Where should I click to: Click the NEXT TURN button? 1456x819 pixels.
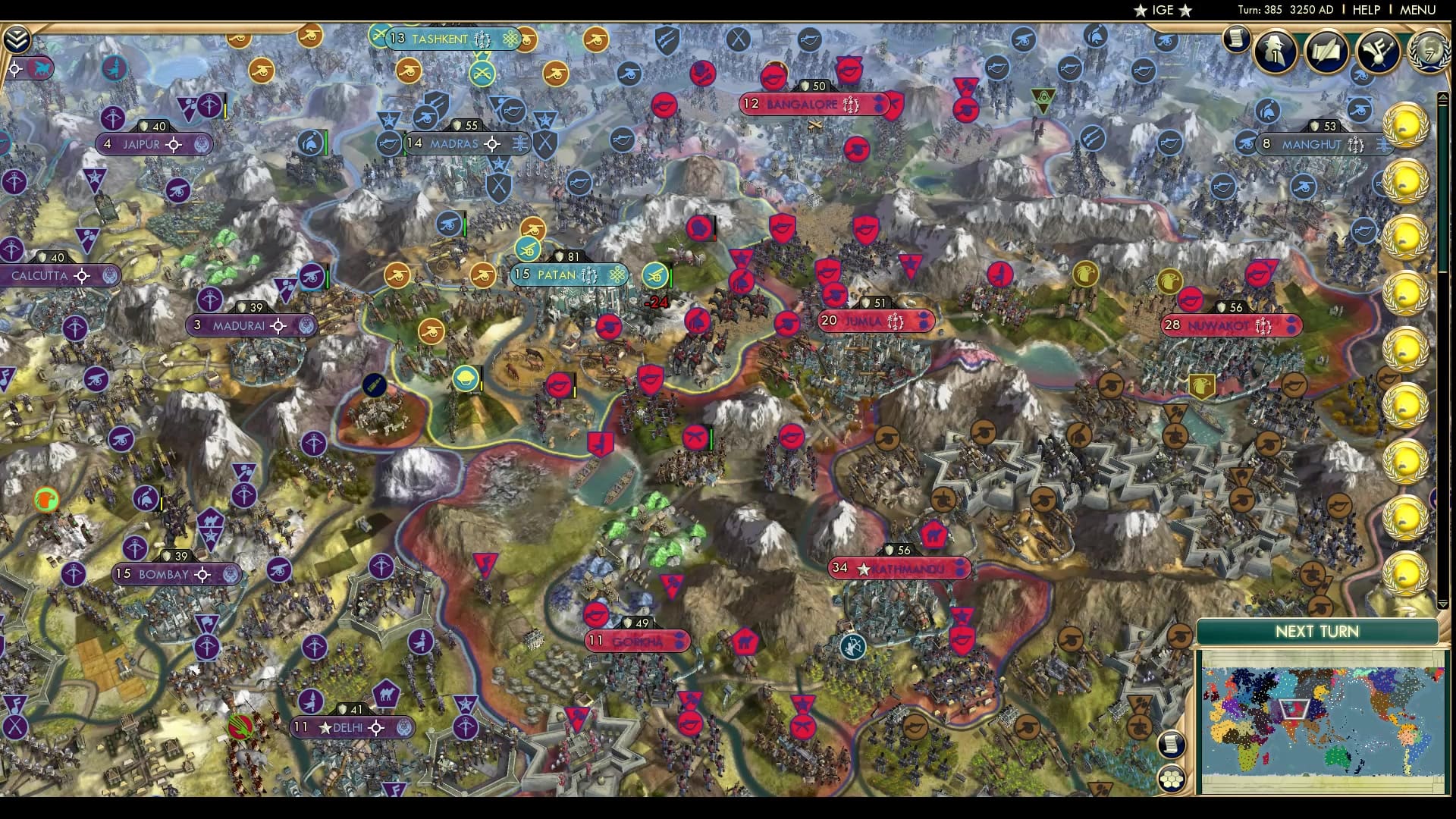pyautogui.click(x=1317, y=631)
